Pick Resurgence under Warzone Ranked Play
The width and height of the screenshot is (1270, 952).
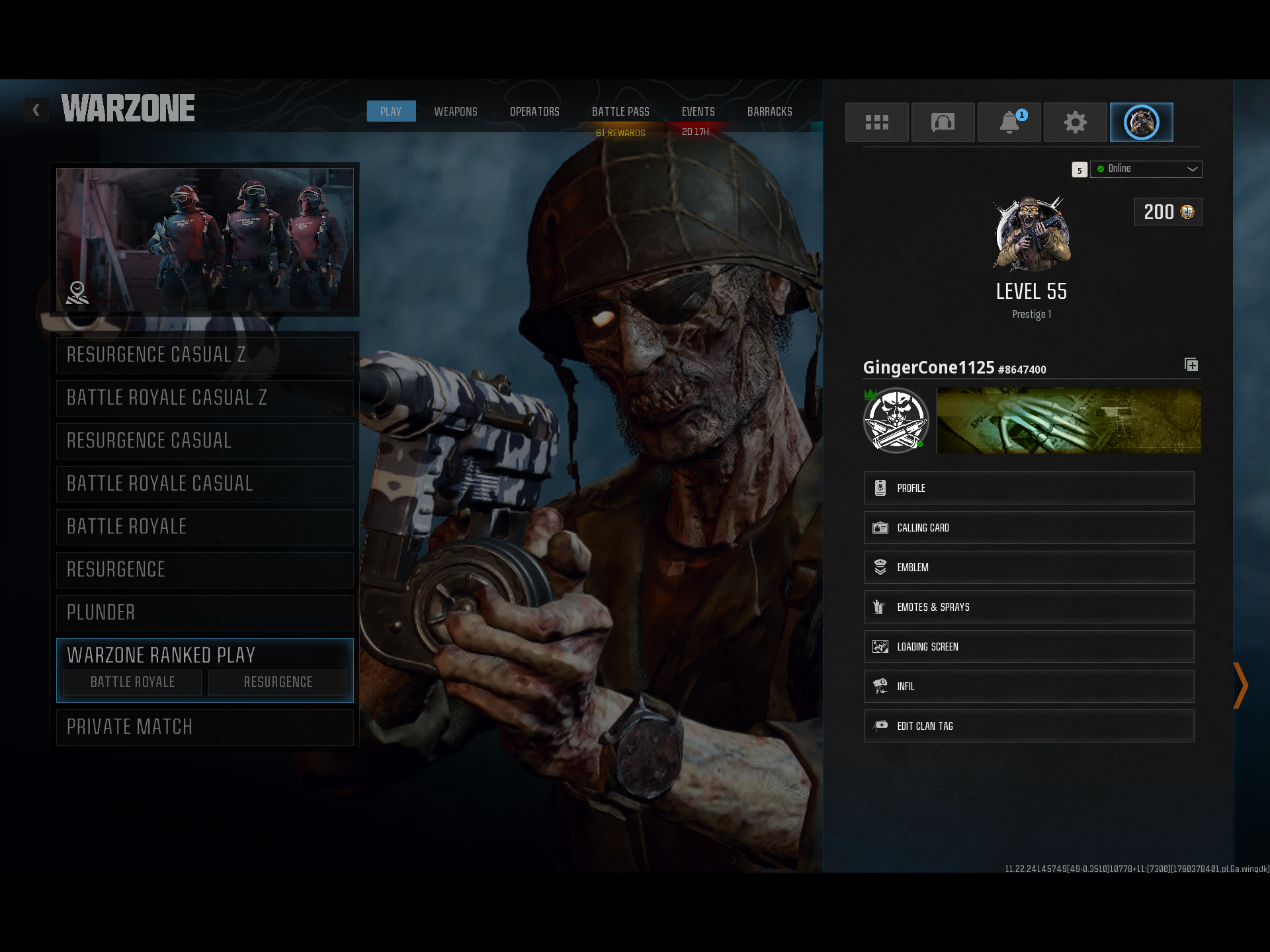coord(278,682)
